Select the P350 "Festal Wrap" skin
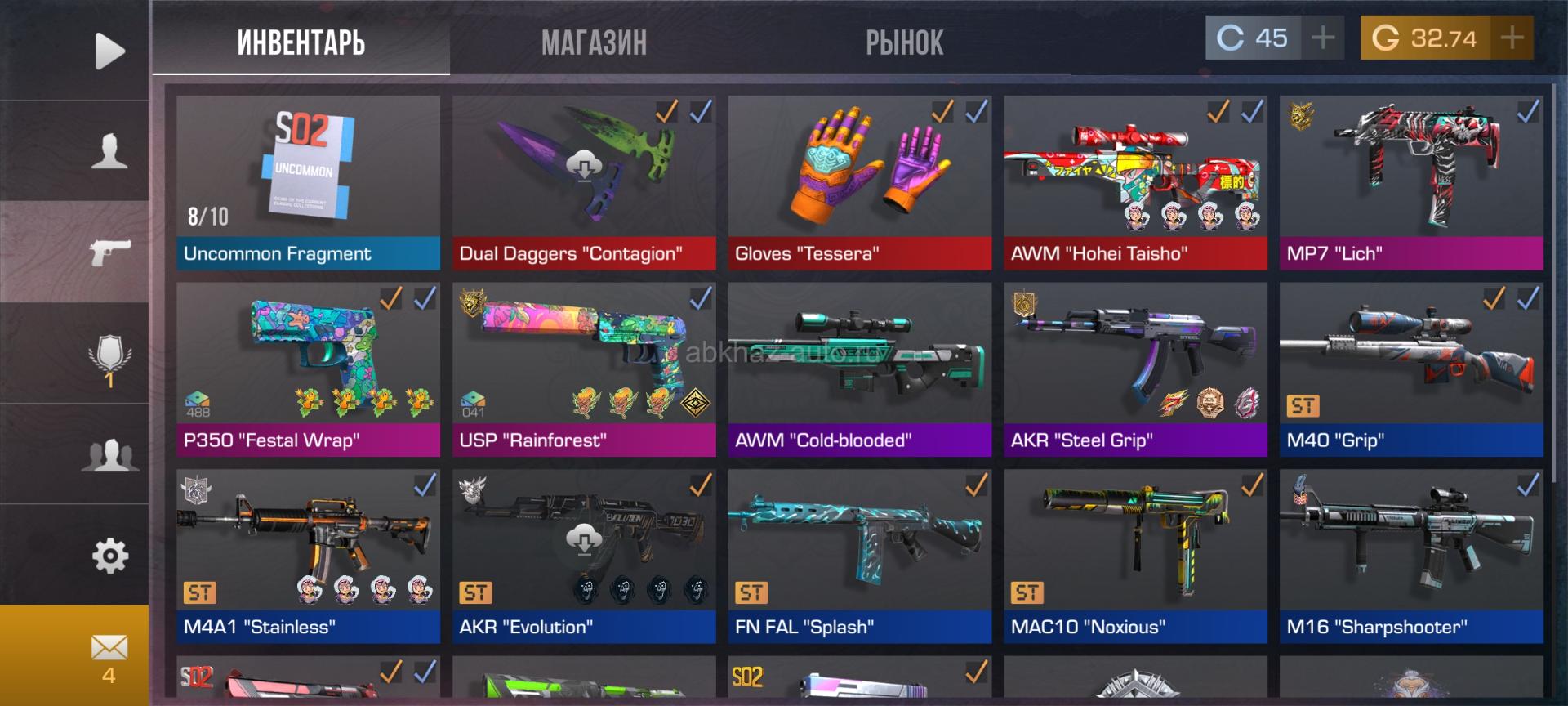The width and height of the screenshot is (1568, 706). click(x=308, y=369)
